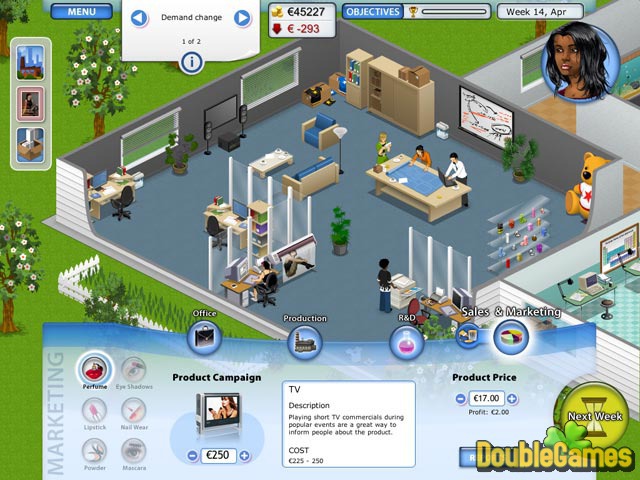Viewport: 640px width, 480px height.
Task: Increase the TV campaign budget
Action: [x=245, y=455]
